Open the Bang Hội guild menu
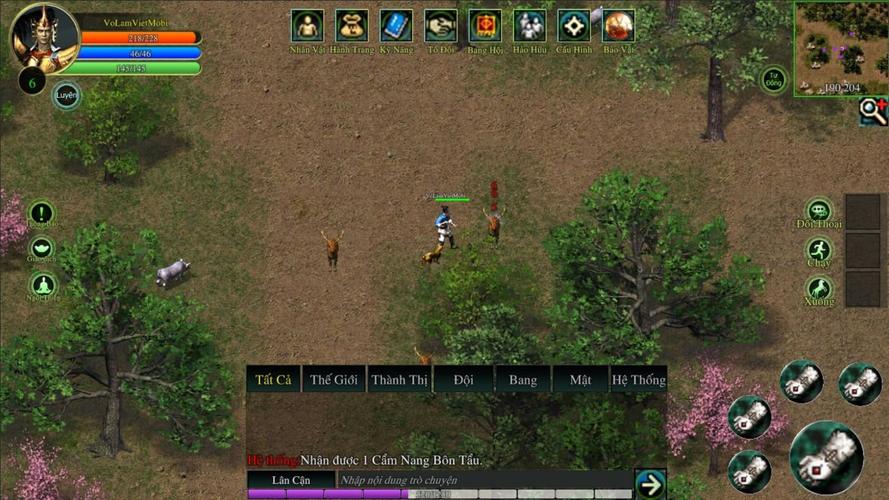889x500 pixels. [485, 26]
